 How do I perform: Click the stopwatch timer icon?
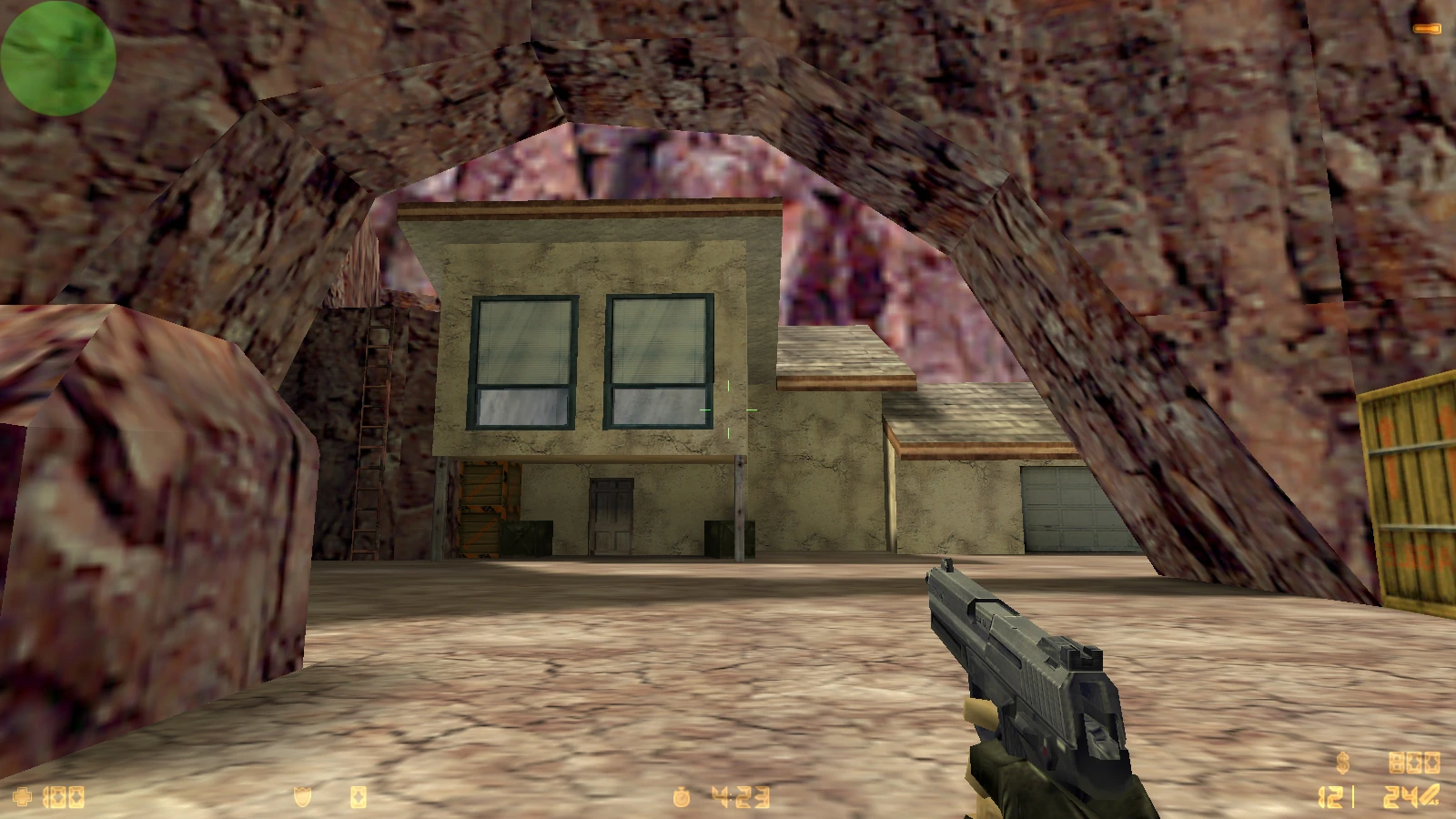680,795
